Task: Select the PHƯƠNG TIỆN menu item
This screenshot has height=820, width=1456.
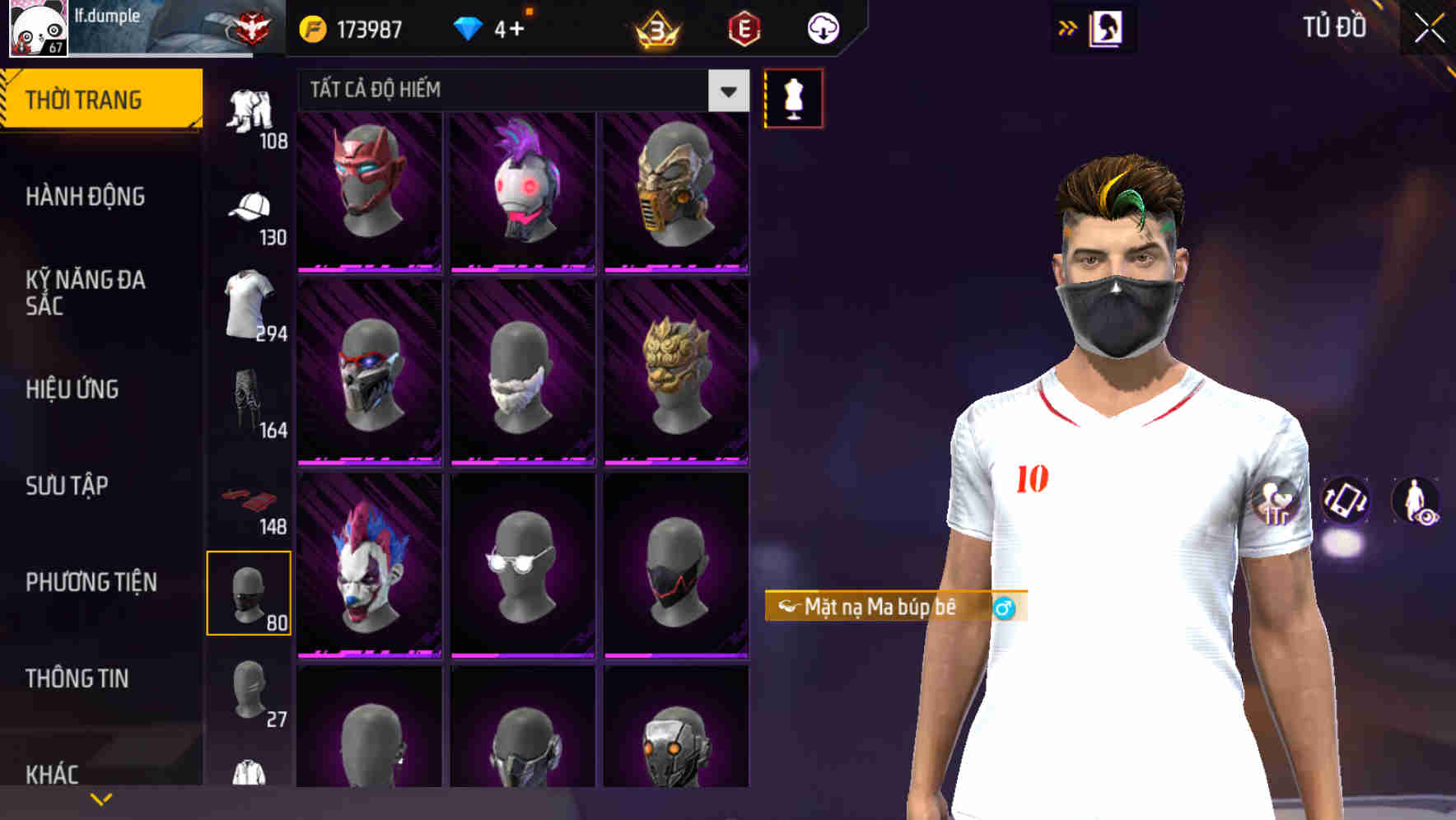Action: [x=91, y=581]
